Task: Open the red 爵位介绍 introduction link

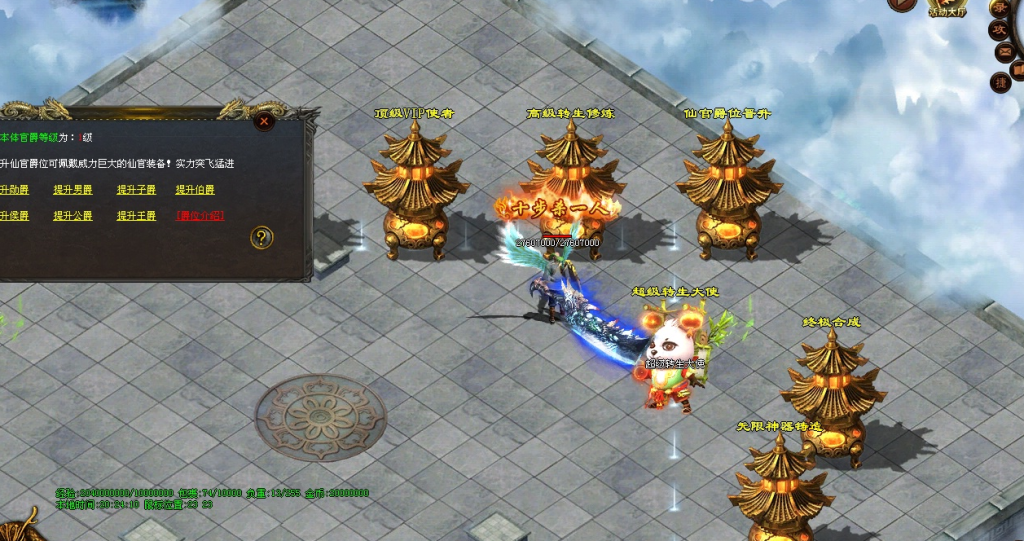Action: (x=200, y=216)
